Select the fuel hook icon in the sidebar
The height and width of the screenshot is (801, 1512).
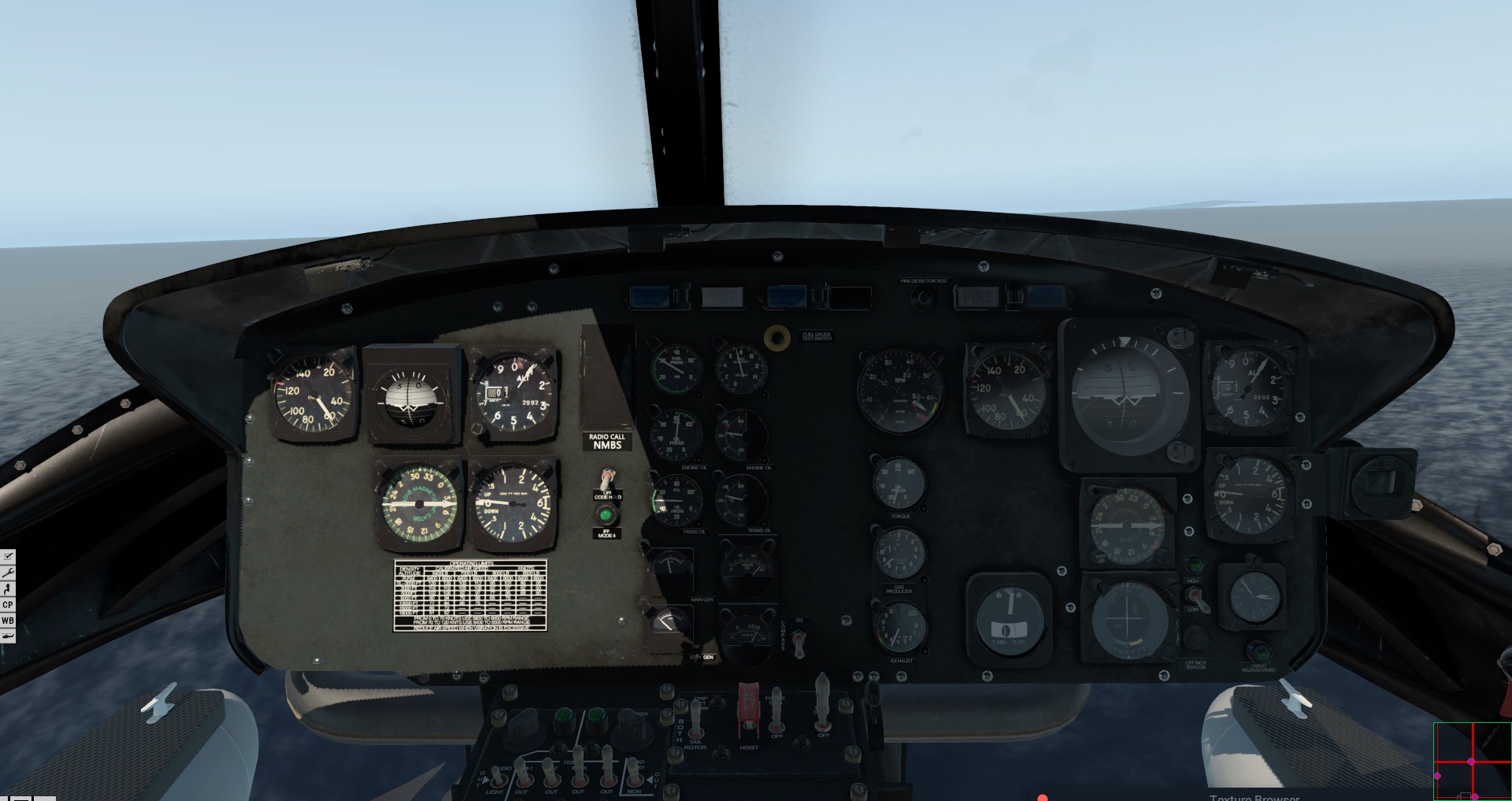click(x=8, y=589)
